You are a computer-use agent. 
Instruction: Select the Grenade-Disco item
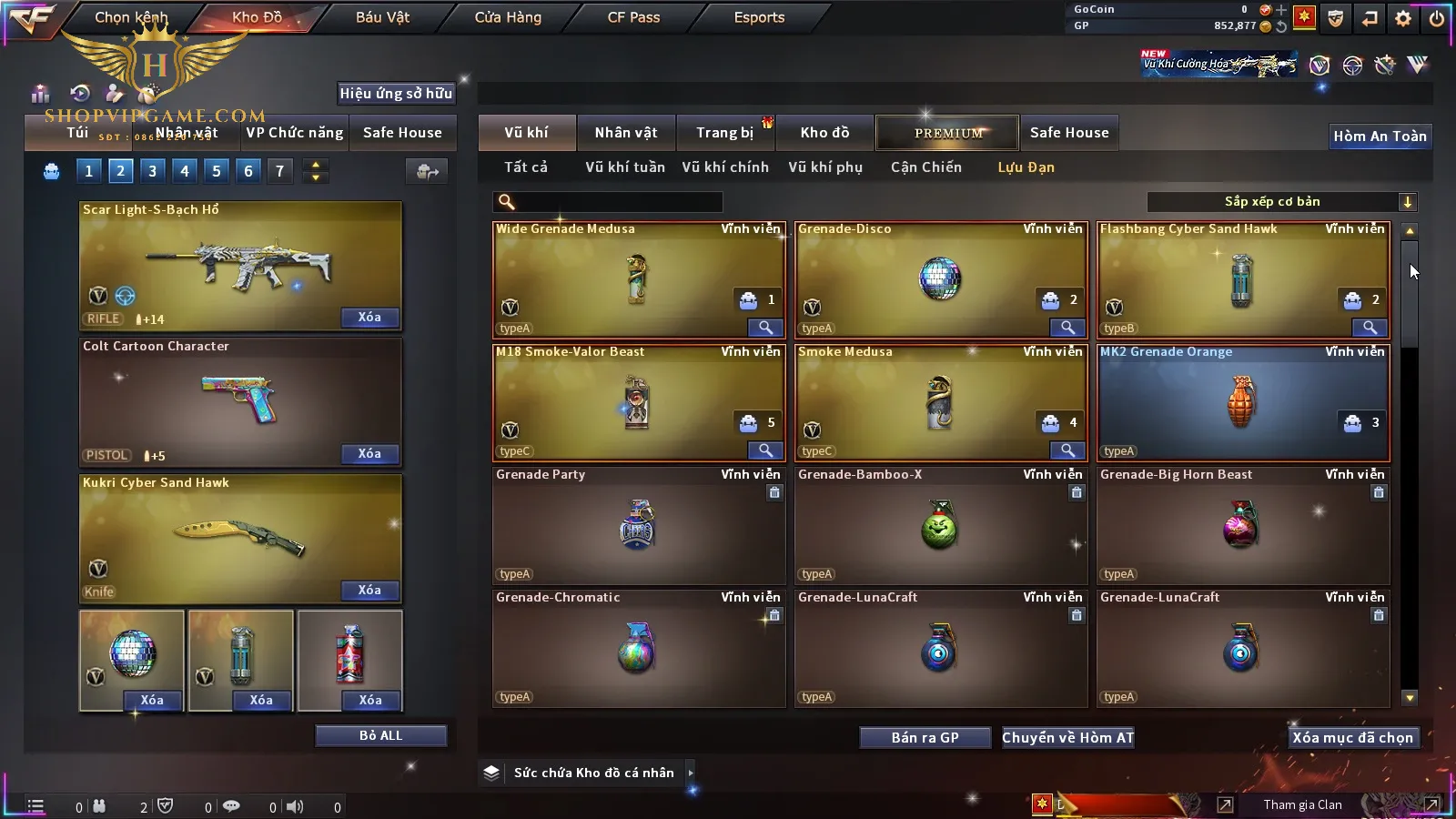[940, 280]
